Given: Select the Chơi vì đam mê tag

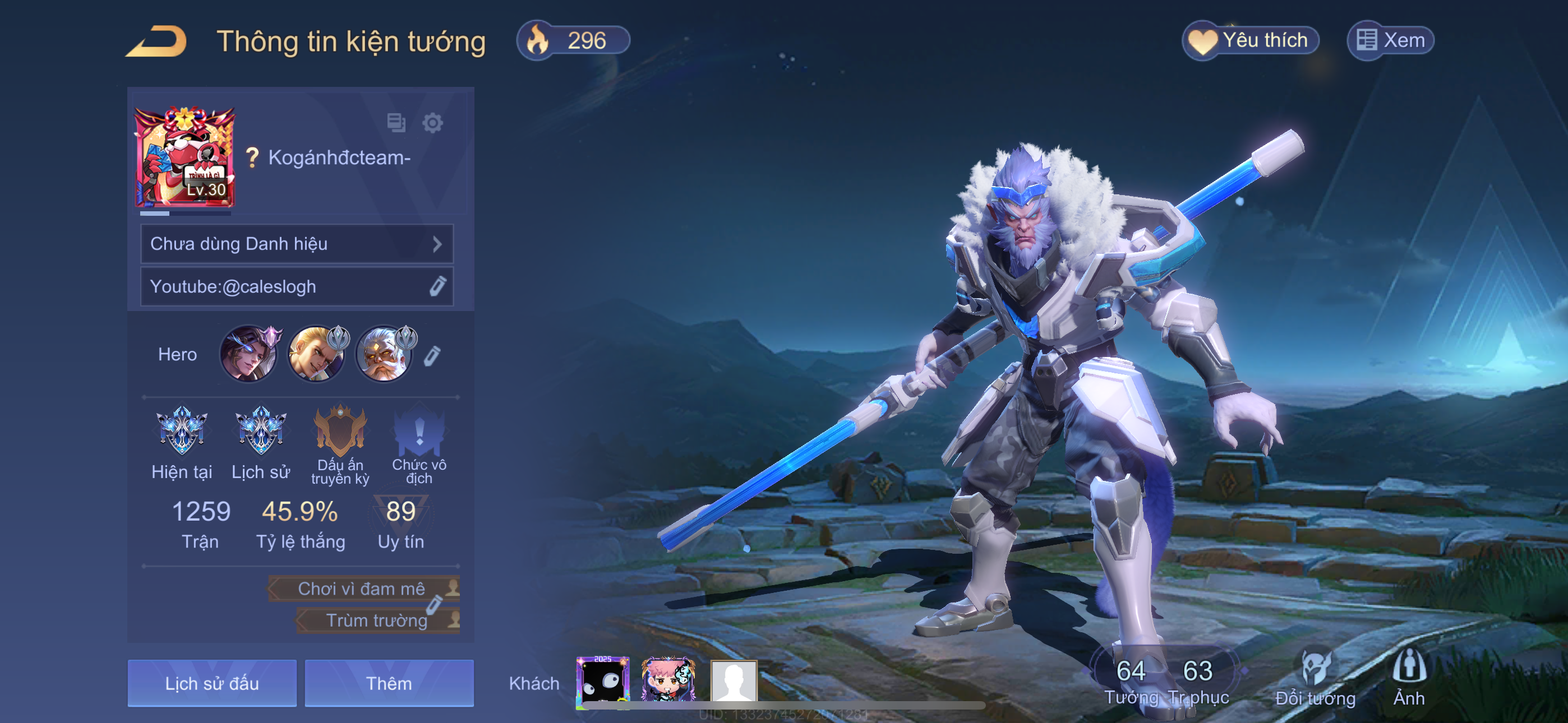Looking at the screenshot, I should coord(363,588).
